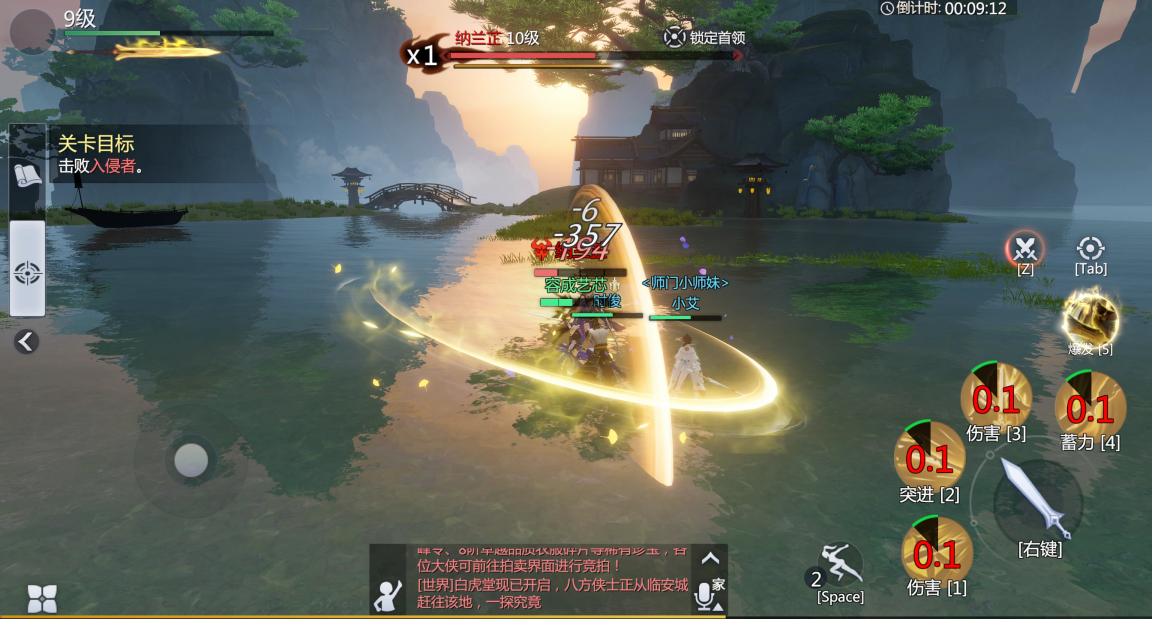Open the scroll quest icon
Viewport: 1152px width, 619px height.
point(27,176)
